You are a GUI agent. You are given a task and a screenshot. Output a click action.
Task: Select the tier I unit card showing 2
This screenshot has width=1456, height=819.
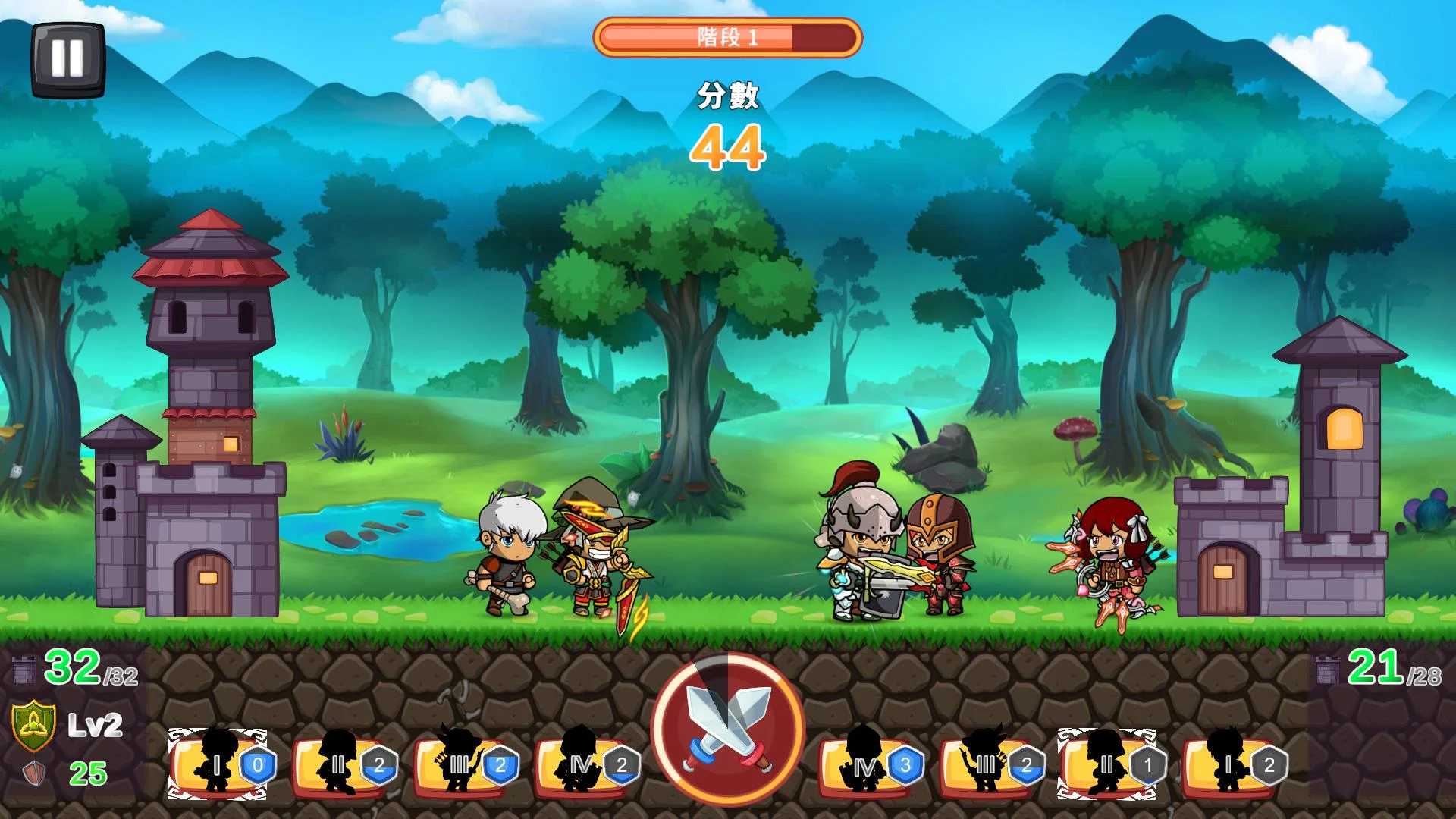(x=1230, y=764)
